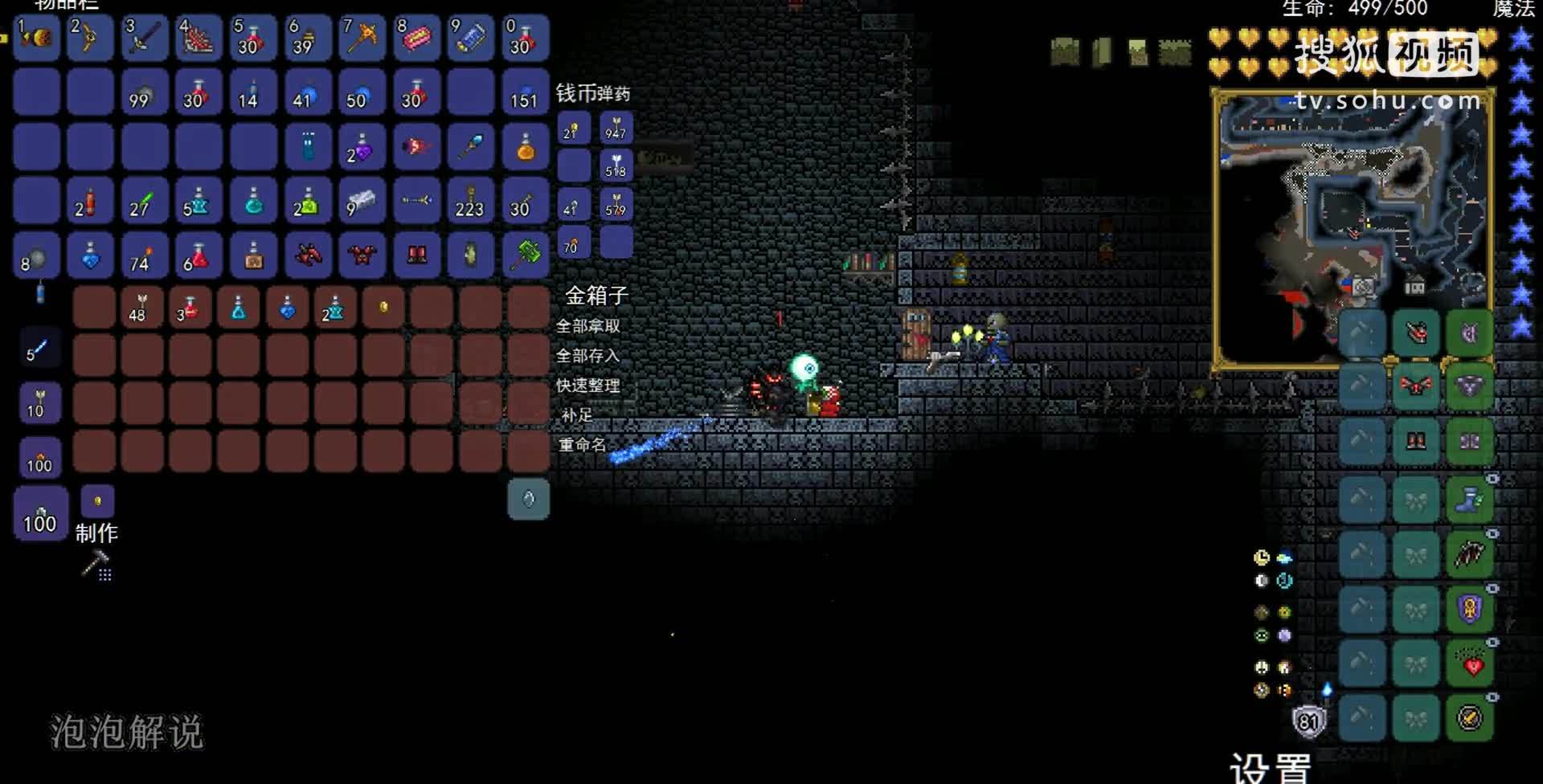Select the wings accessory slot
The height and width of the screenshot is (784, 1543).
1469,554
